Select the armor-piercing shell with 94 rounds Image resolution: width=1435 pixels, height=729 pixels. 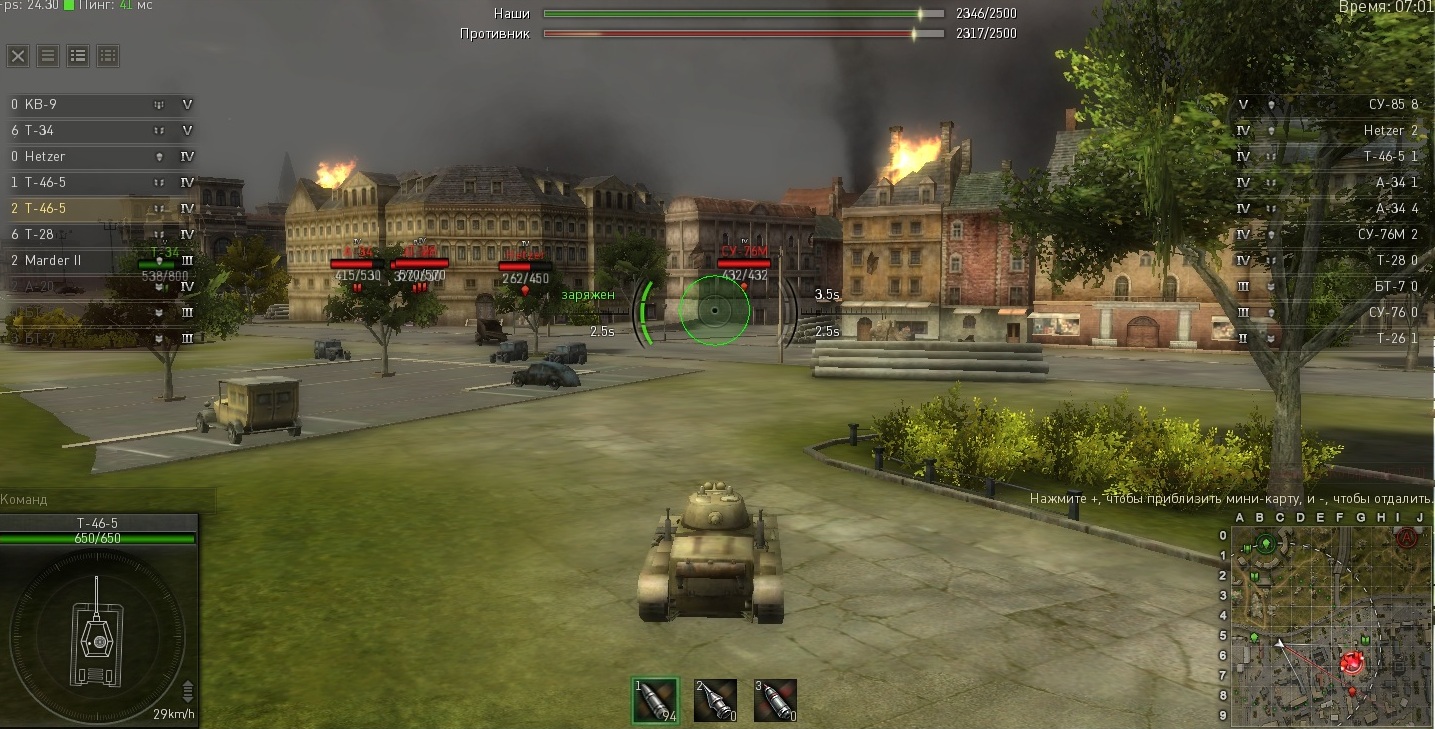click(x=655, y=700)
